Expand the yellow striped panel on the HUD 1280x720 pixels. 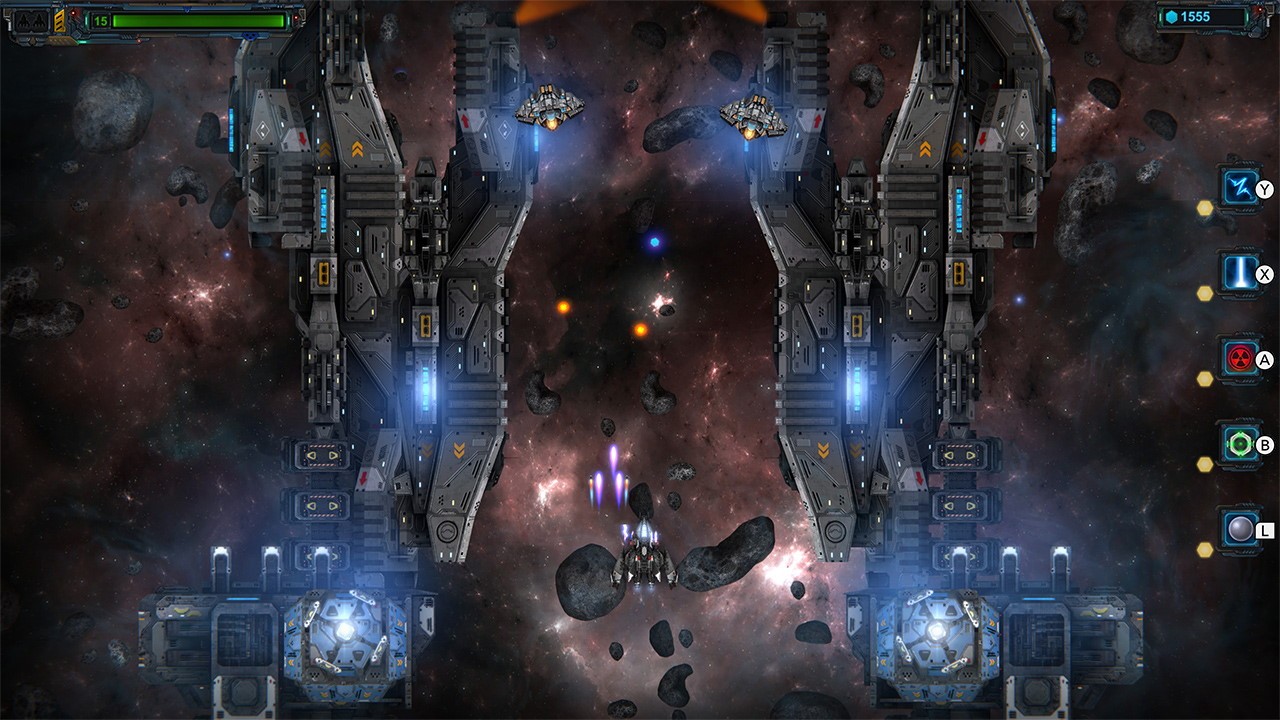[x=59, y=21]
